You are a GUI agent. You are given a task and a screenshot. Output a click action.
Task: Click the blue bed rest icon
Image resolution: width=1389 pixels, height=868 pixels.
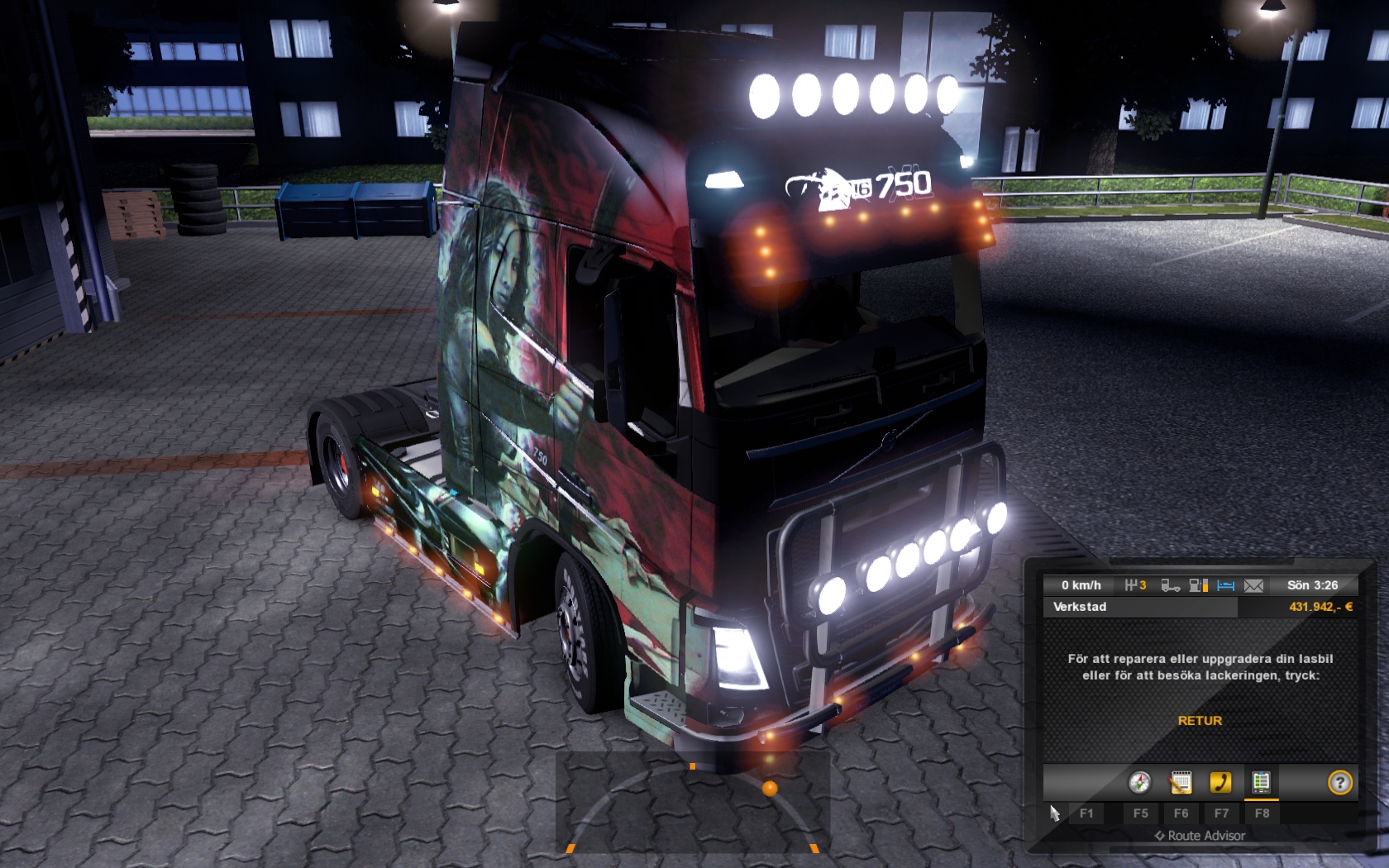[1225, 585]
